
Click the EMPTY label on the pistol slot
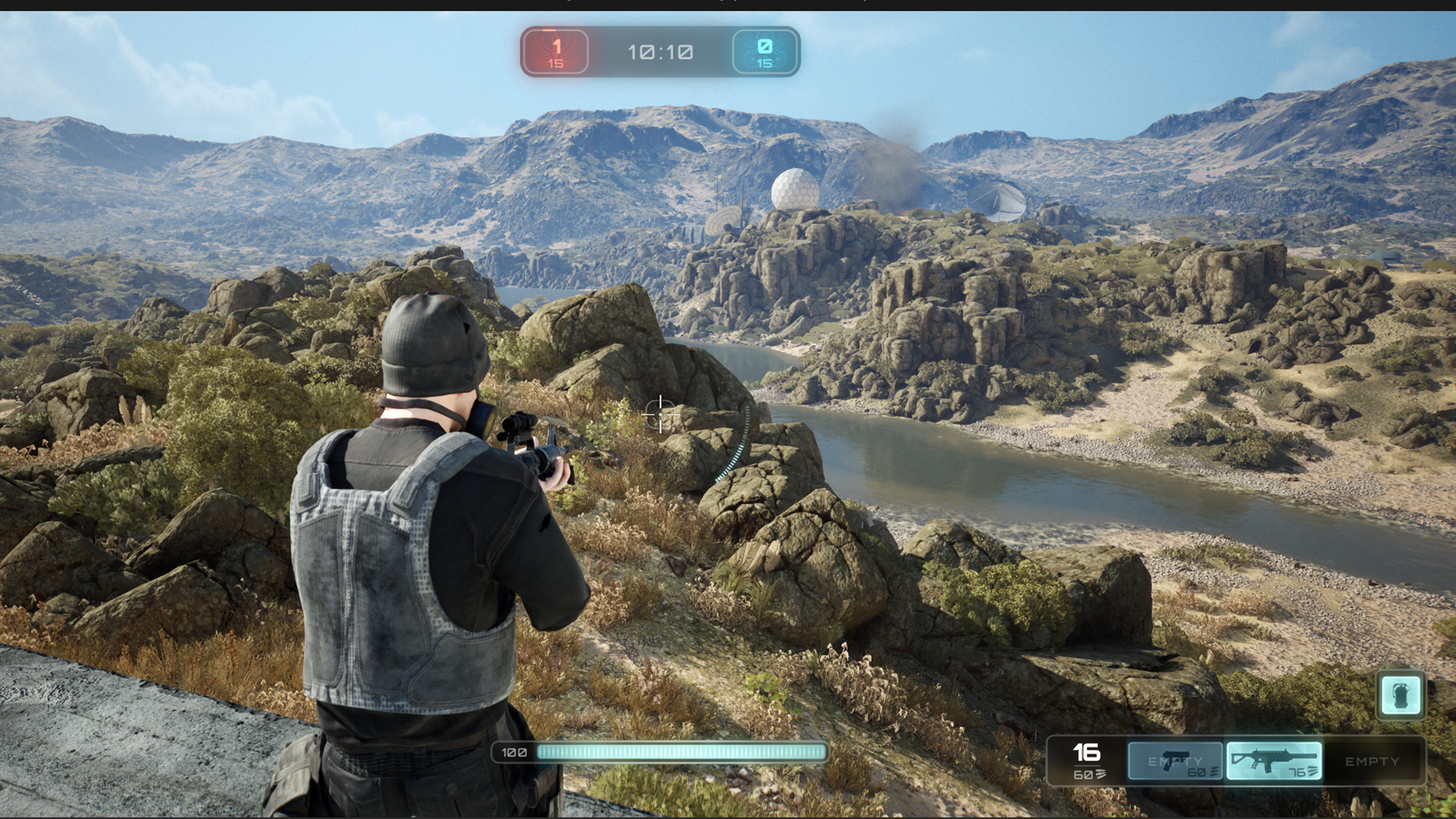click(1175, 761)
